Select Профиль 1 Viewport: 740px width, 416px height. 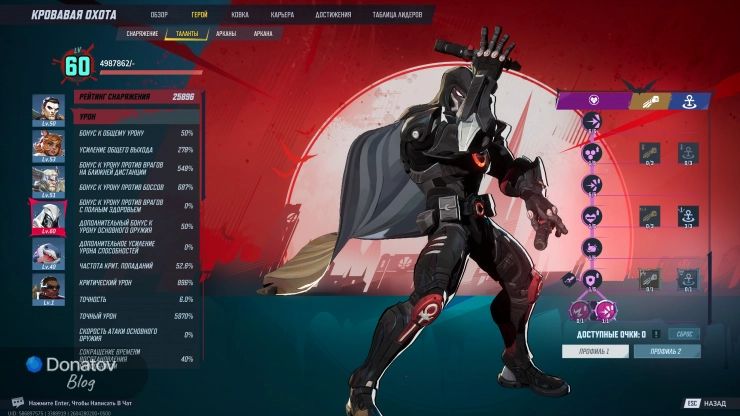(x=594, y=351)
